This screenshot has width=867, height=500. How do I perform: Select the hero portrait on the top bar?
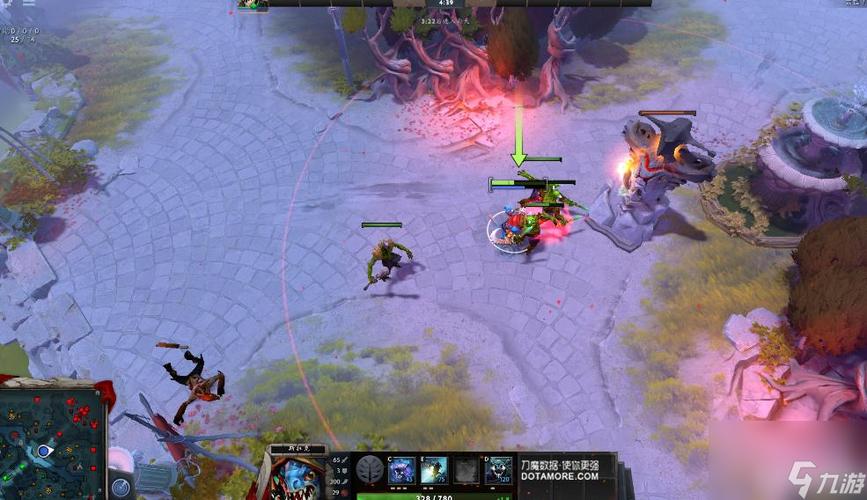coord(252,4)
